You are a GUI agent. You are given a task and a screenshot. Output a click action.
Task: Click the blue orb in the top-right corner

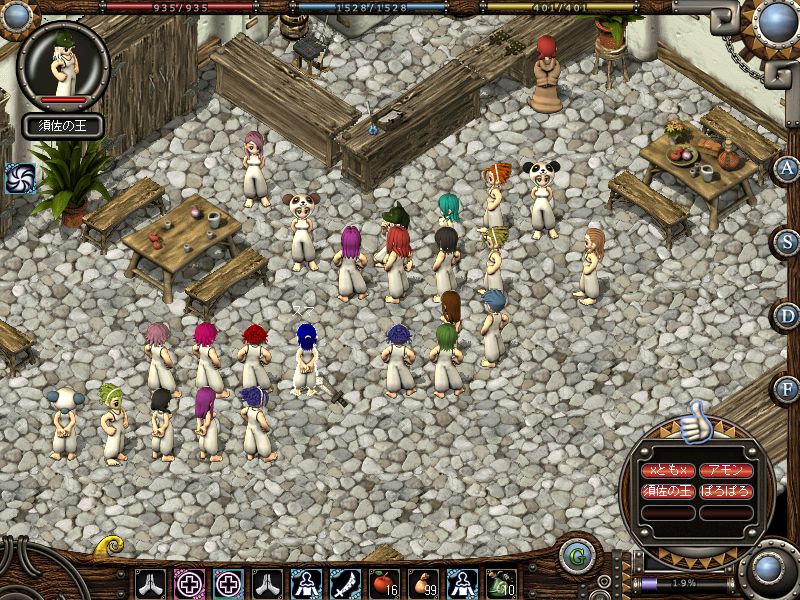tap(776, 21)
